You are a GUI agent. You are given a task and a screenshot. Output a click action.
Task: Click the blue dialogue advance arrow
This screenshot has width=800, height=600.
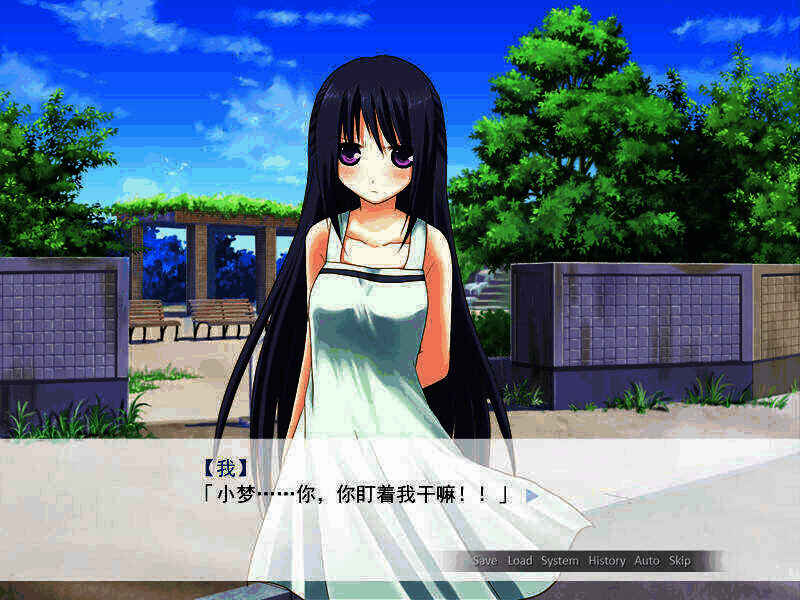click(532, 494)
